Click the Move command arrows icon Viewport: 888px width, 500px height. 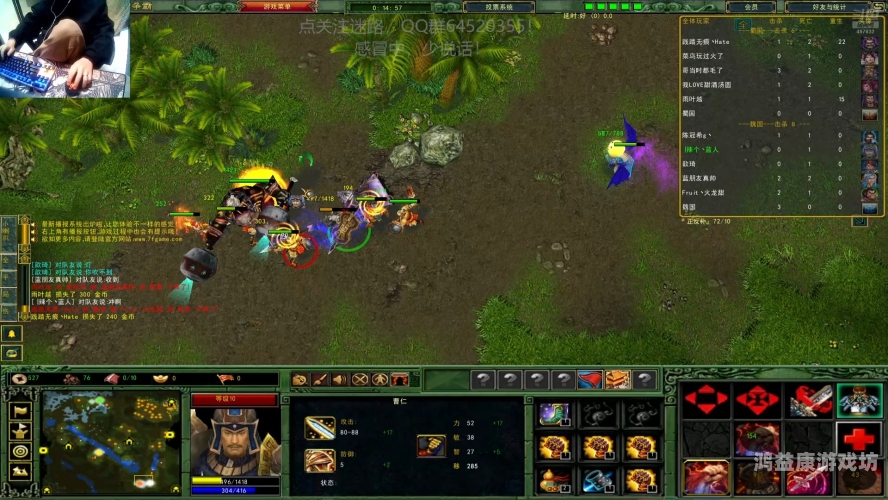click(x=706, y=400)
